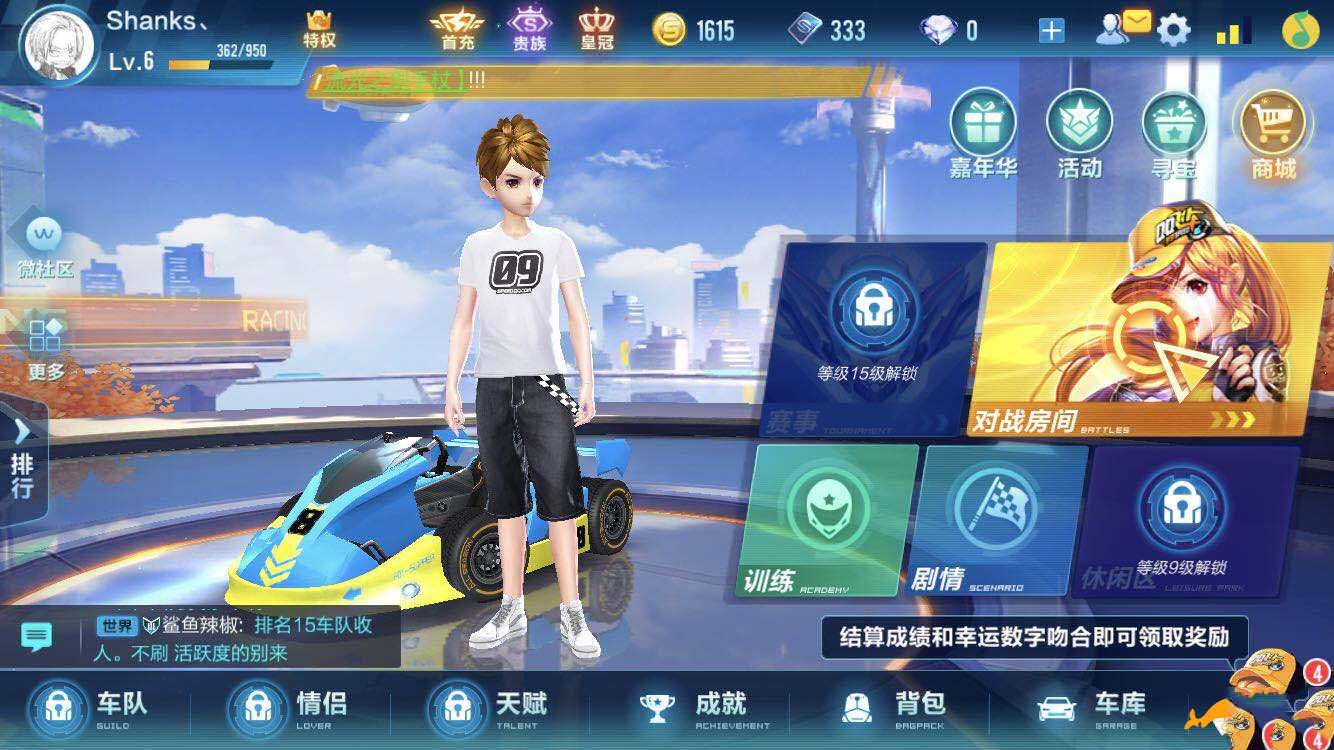Open the 嘉年华 carnival gift icon

pos(983,140)
